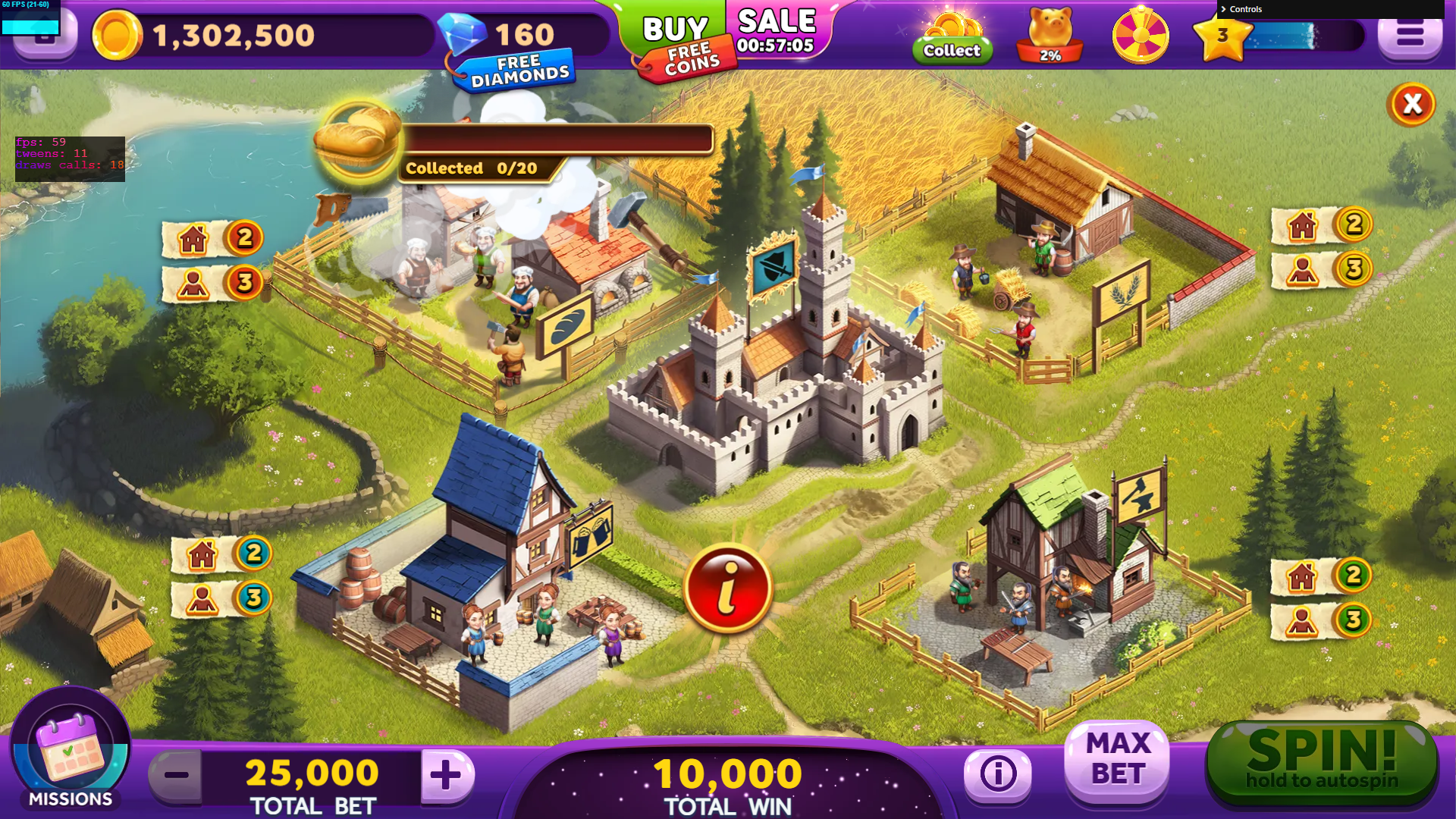Select the bread collection icon
The width and height of the screenshot is (1456, 819).
pyautogui.click(x=357, y=141)
